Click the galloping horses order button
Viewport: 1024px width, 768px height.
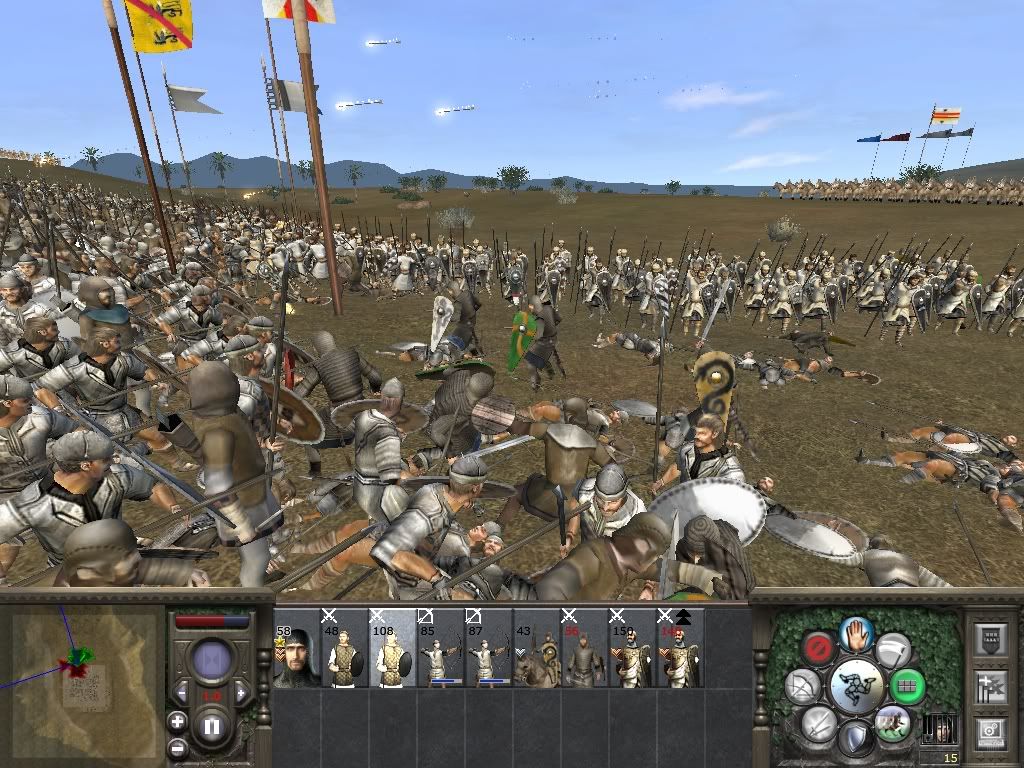click(x=891, y=723)
